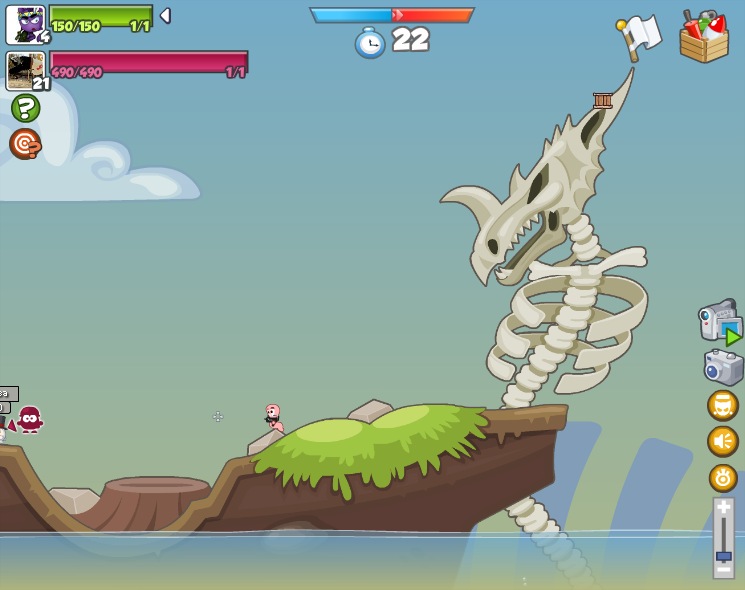This screenshot has height=590, width=745.
Task: Select the level 21 opponent avatar
Action: pos(25,71)
